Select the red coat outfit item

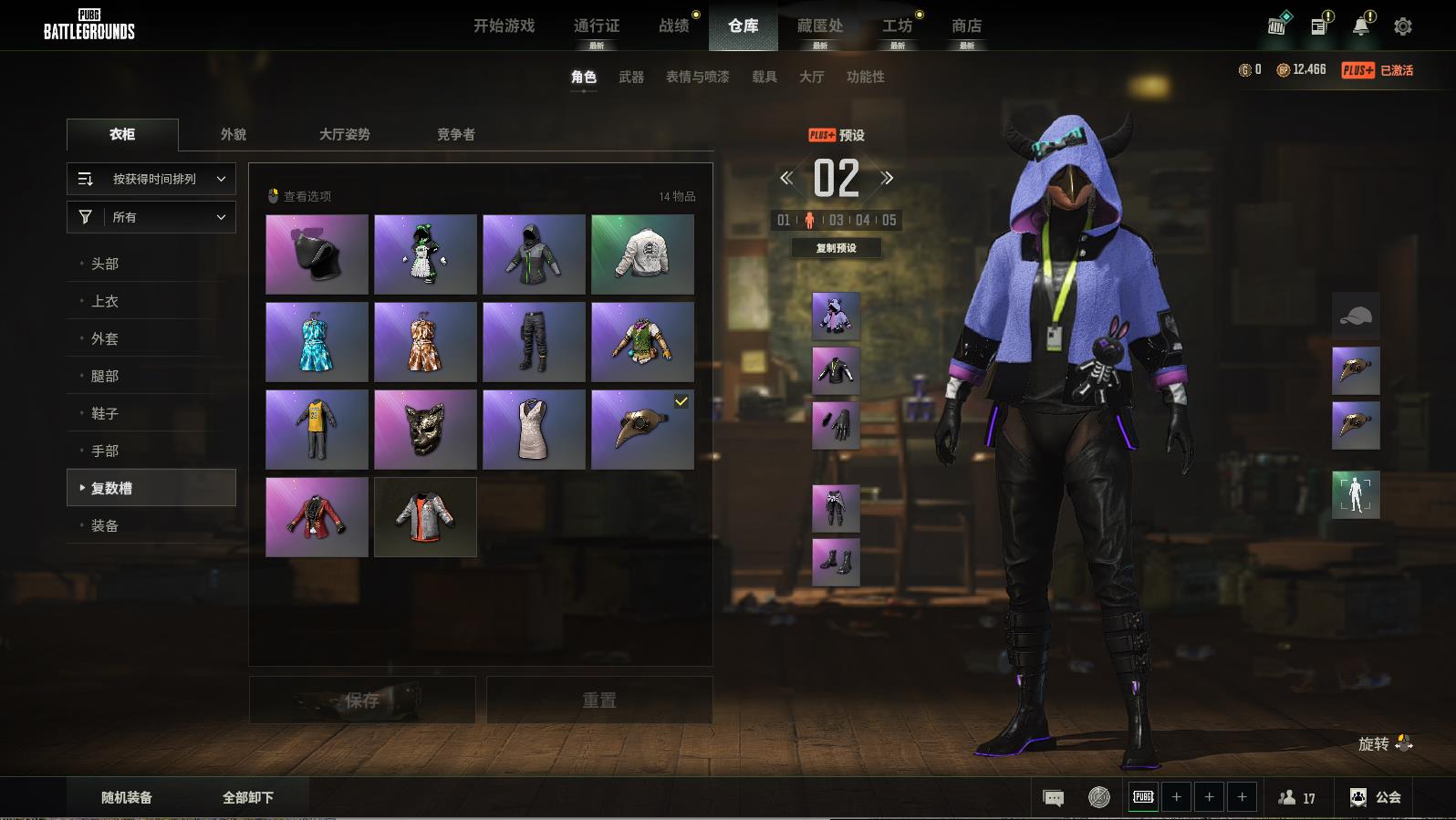point(317,517)
